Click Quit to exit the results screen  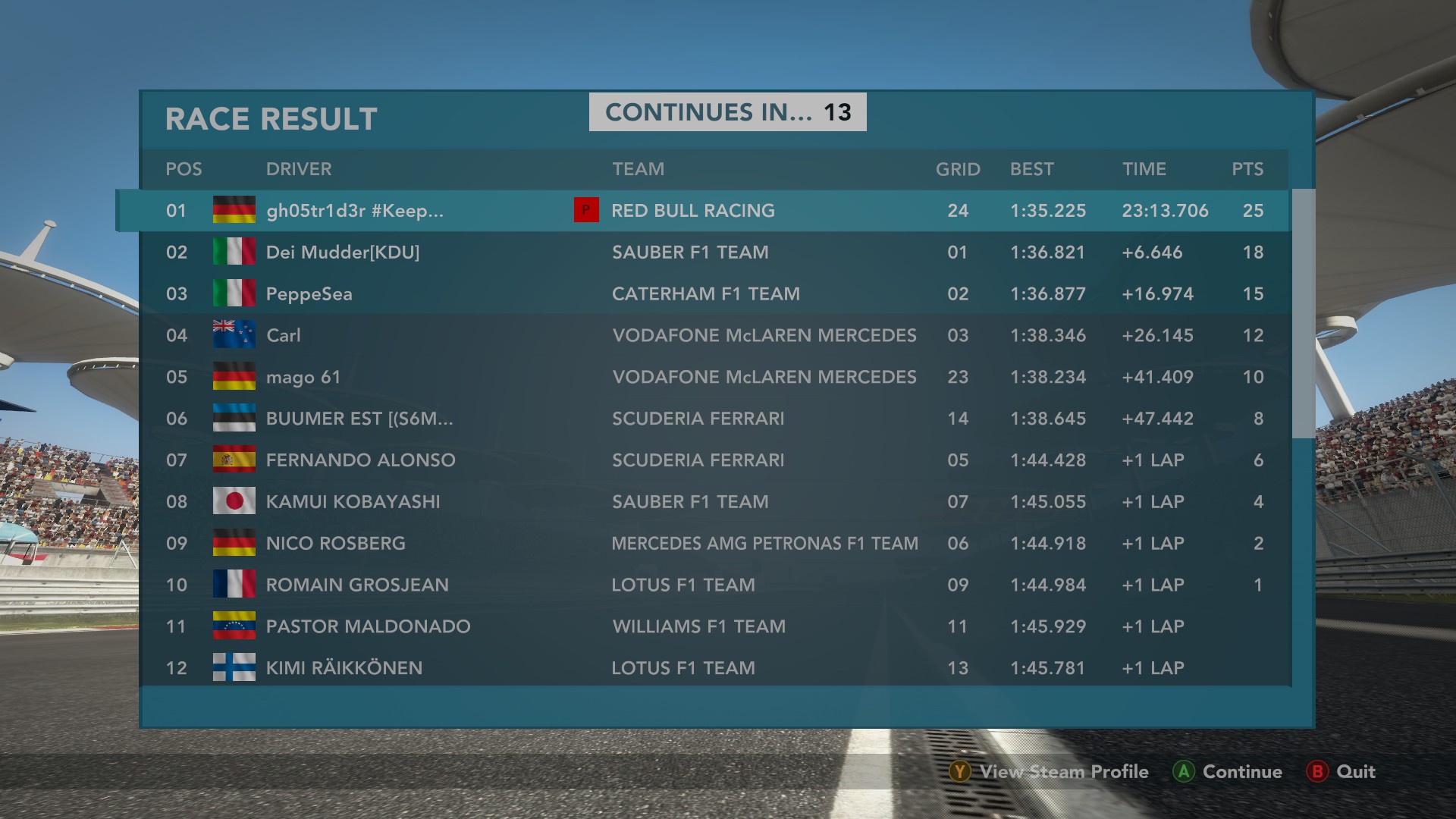pyautogui.click(x=1357, y=772)
